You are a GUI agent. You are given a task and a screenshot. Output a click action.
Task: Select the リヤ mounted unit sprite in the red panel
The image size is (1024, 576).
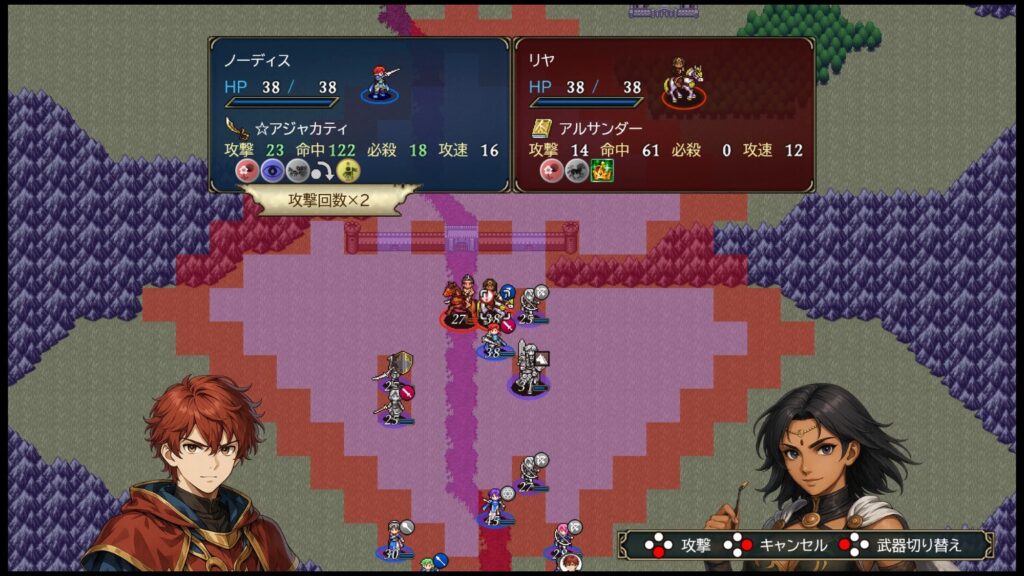[x=683, y=82]
